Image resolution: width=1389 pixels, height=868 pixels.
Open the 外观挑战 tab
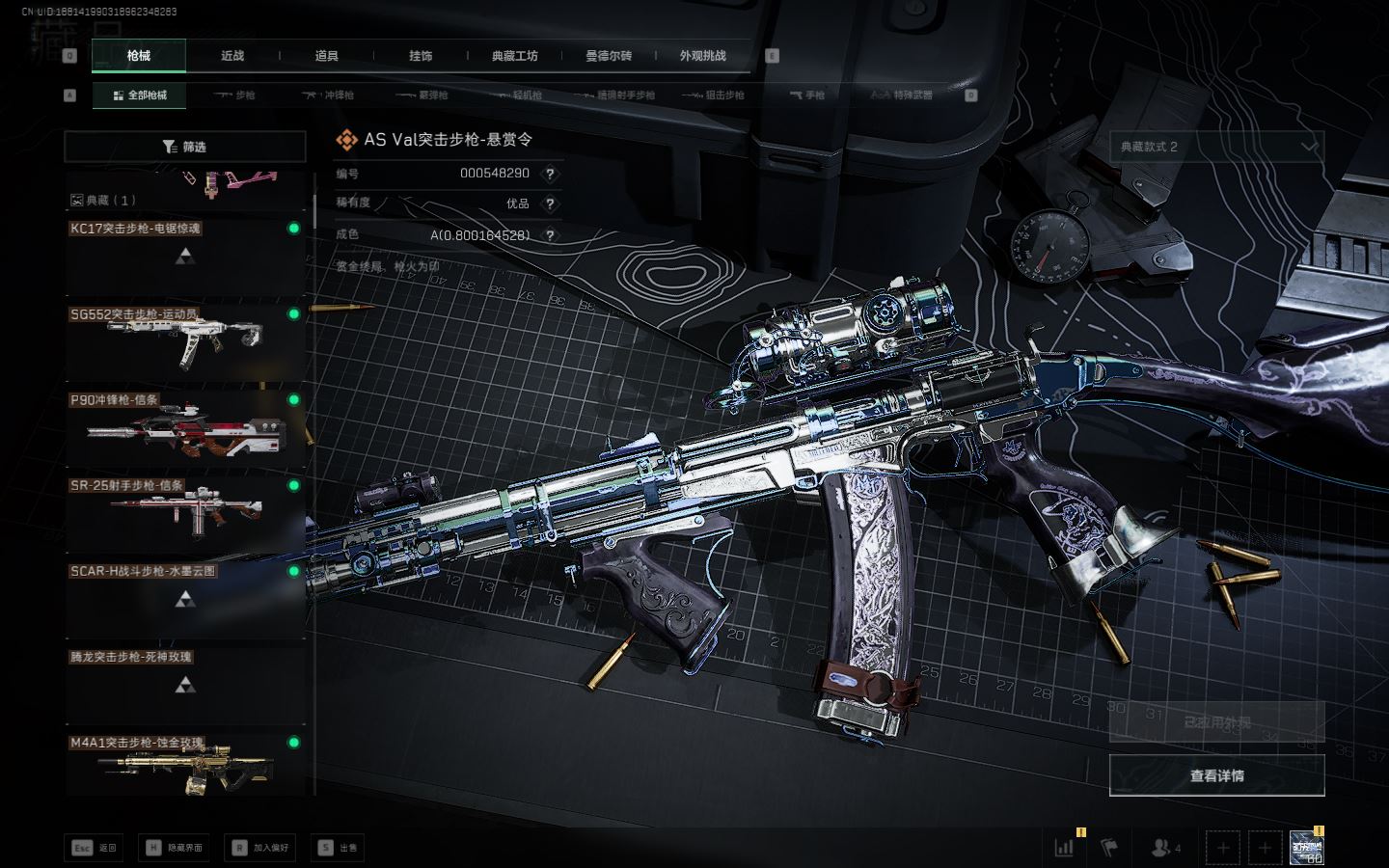(x=702, y=56)
